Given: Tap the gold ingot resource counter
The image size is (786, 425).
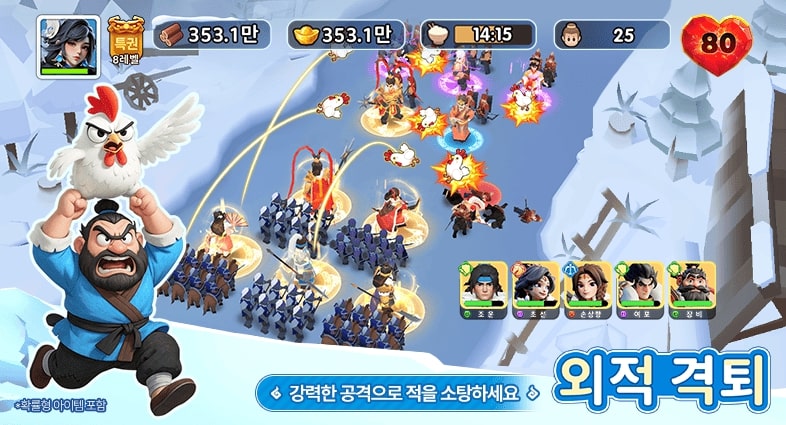Looking at the screenshot, I should point(346,35).
